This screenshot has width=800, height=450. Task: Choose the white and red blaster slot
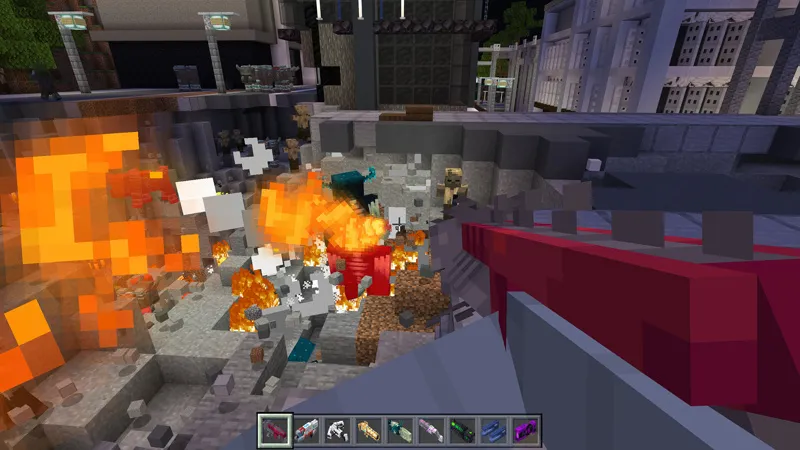point(307,431)
